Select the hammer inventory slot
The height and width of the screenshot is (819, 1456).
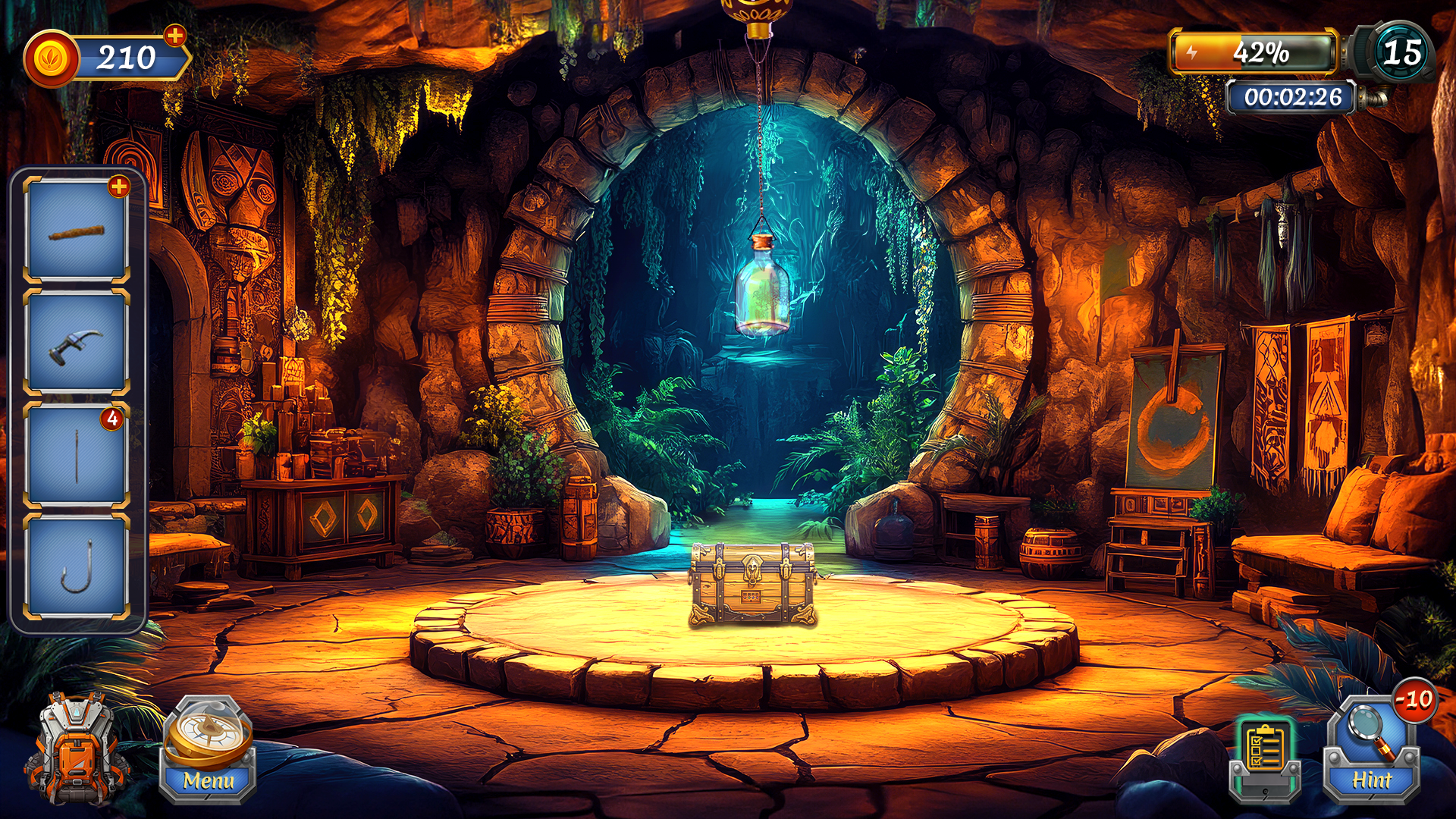[77, 344]
